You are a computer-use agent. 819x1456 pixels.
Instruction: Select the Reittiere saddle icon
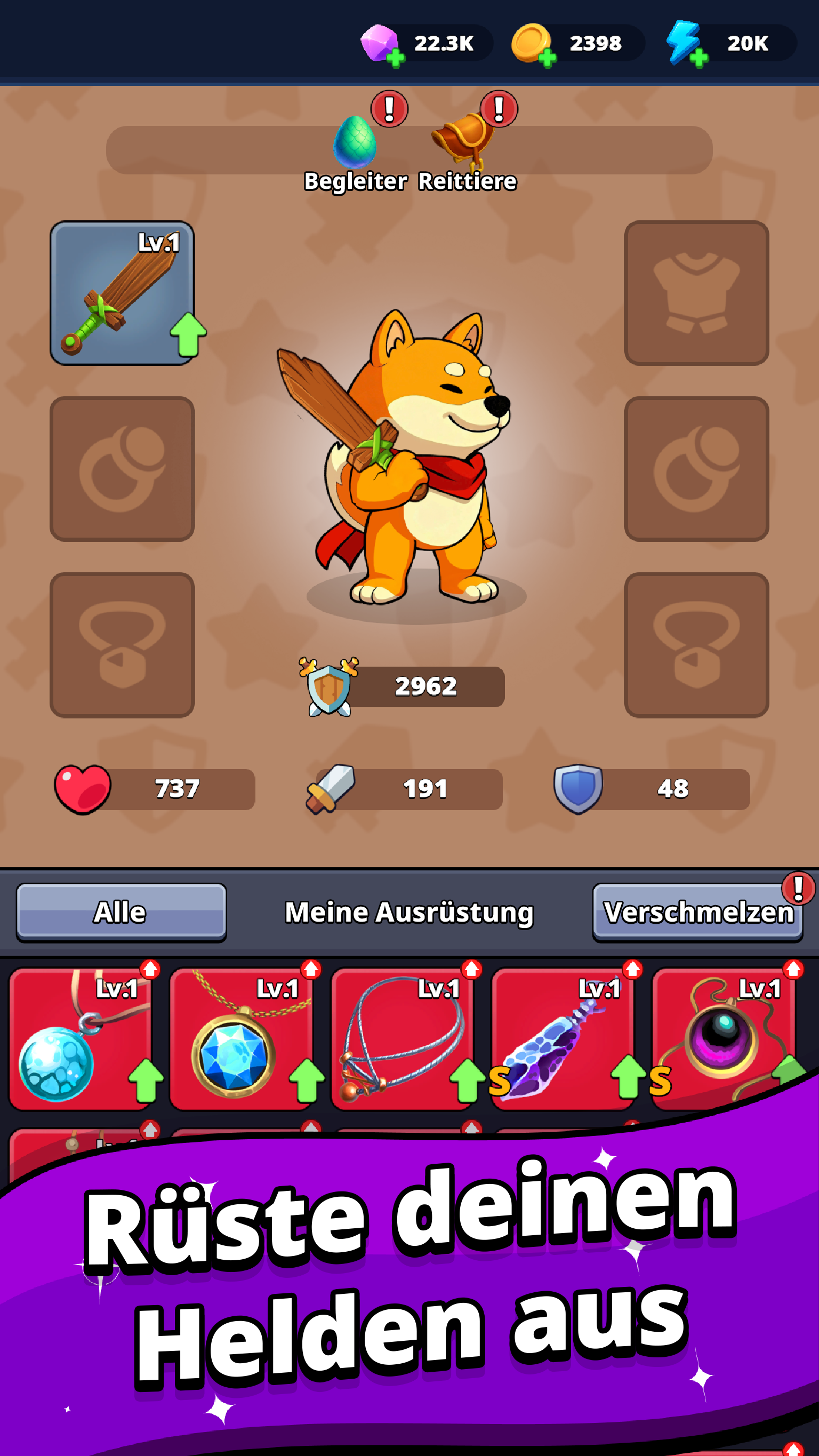(464, 142)
